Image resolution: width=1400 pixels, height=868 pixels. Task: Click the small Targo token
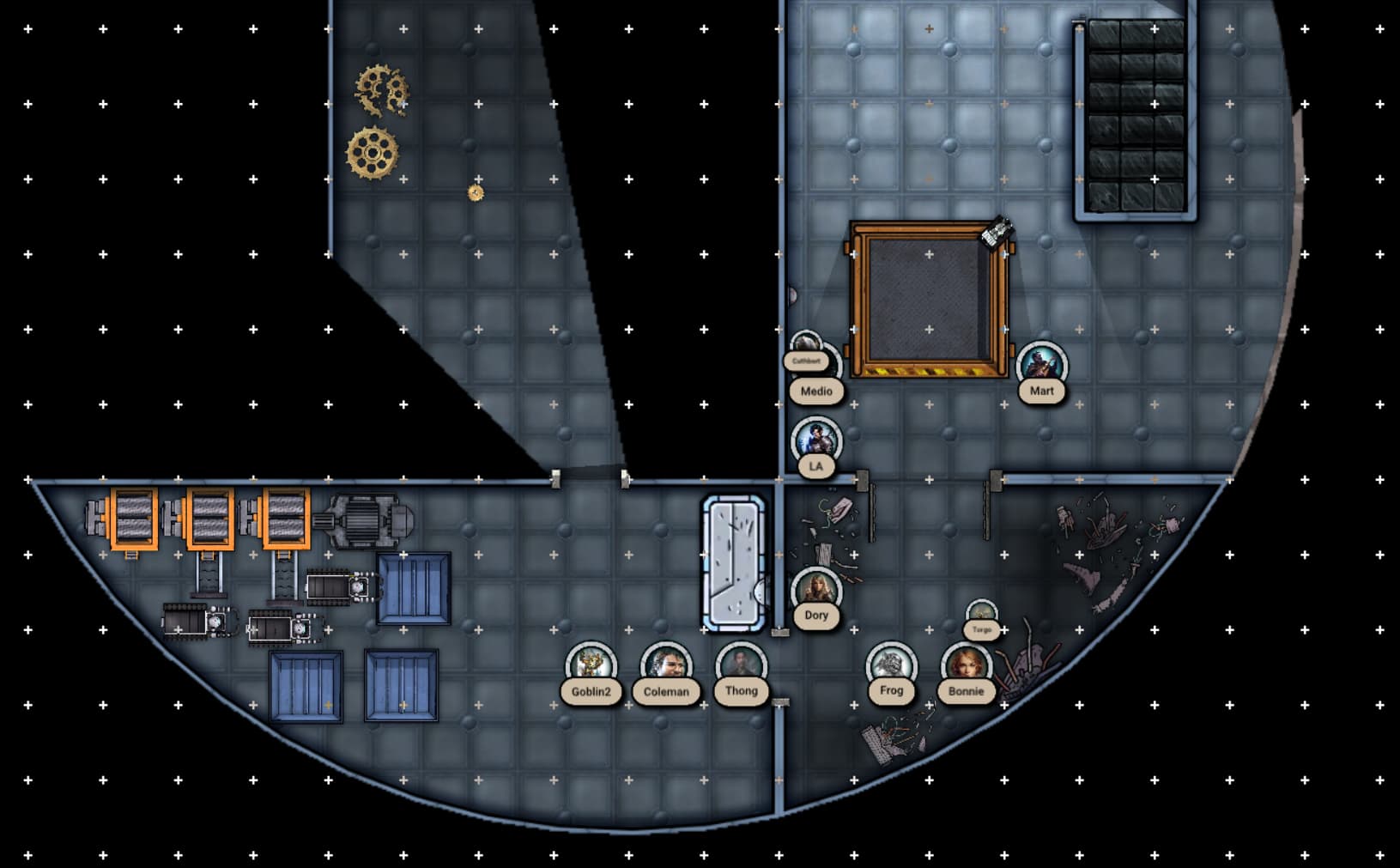[x=981, y=615]
